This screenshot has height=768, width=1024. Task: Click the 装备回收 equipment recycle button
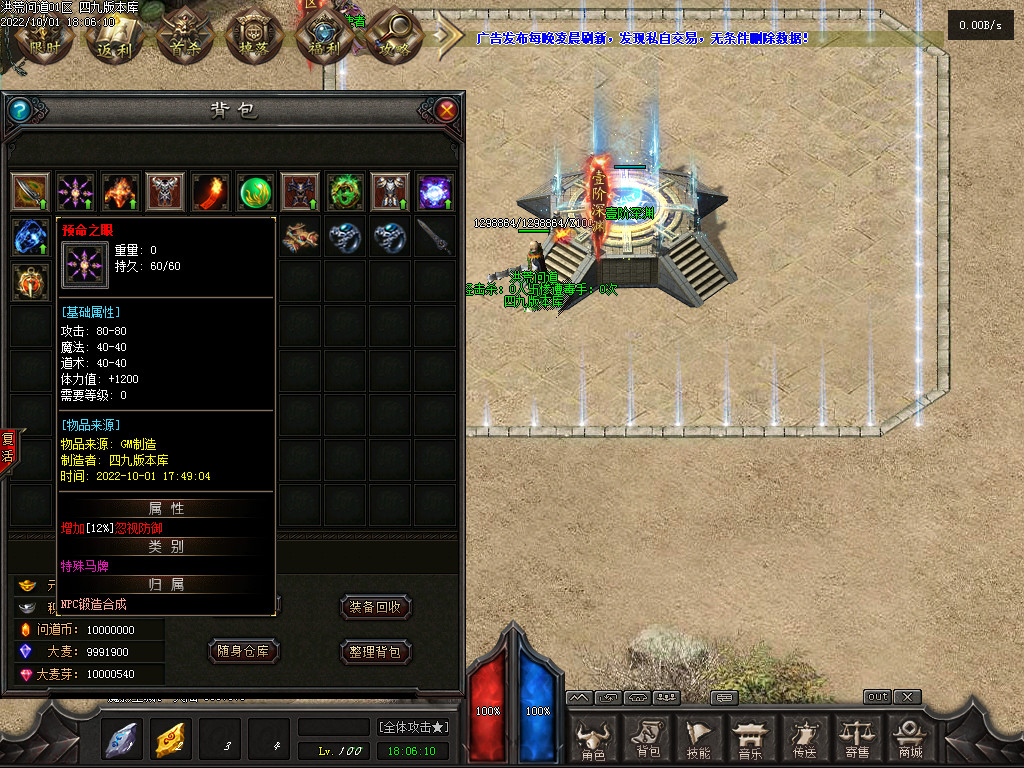coord(375,607)
